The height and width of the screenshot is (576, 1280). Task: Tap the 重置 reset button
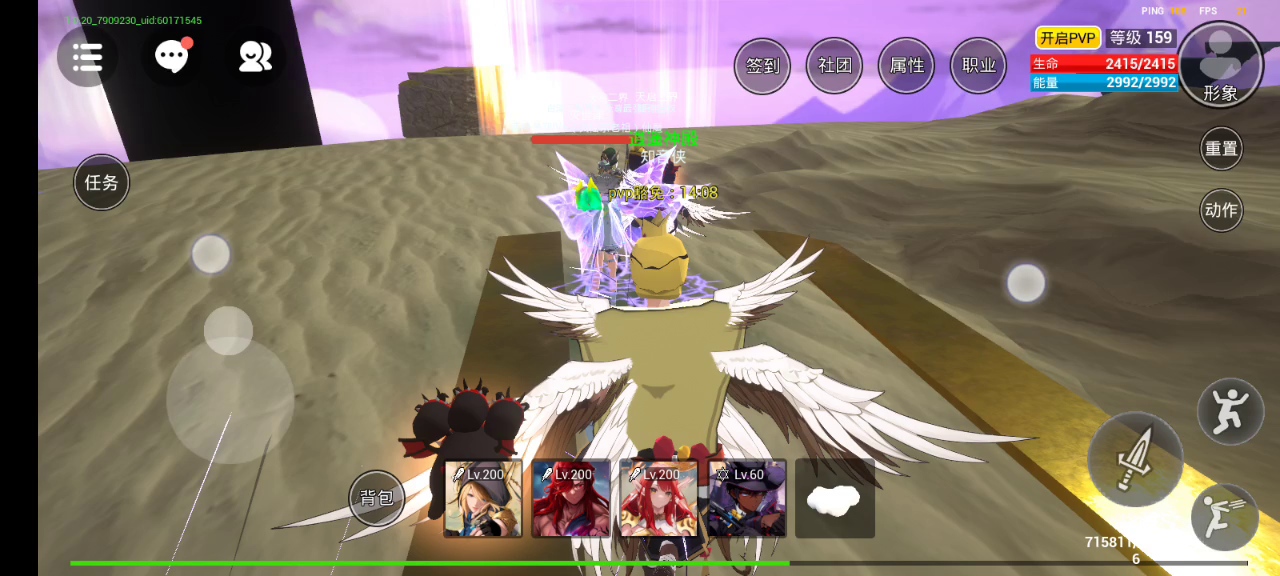1221,149
